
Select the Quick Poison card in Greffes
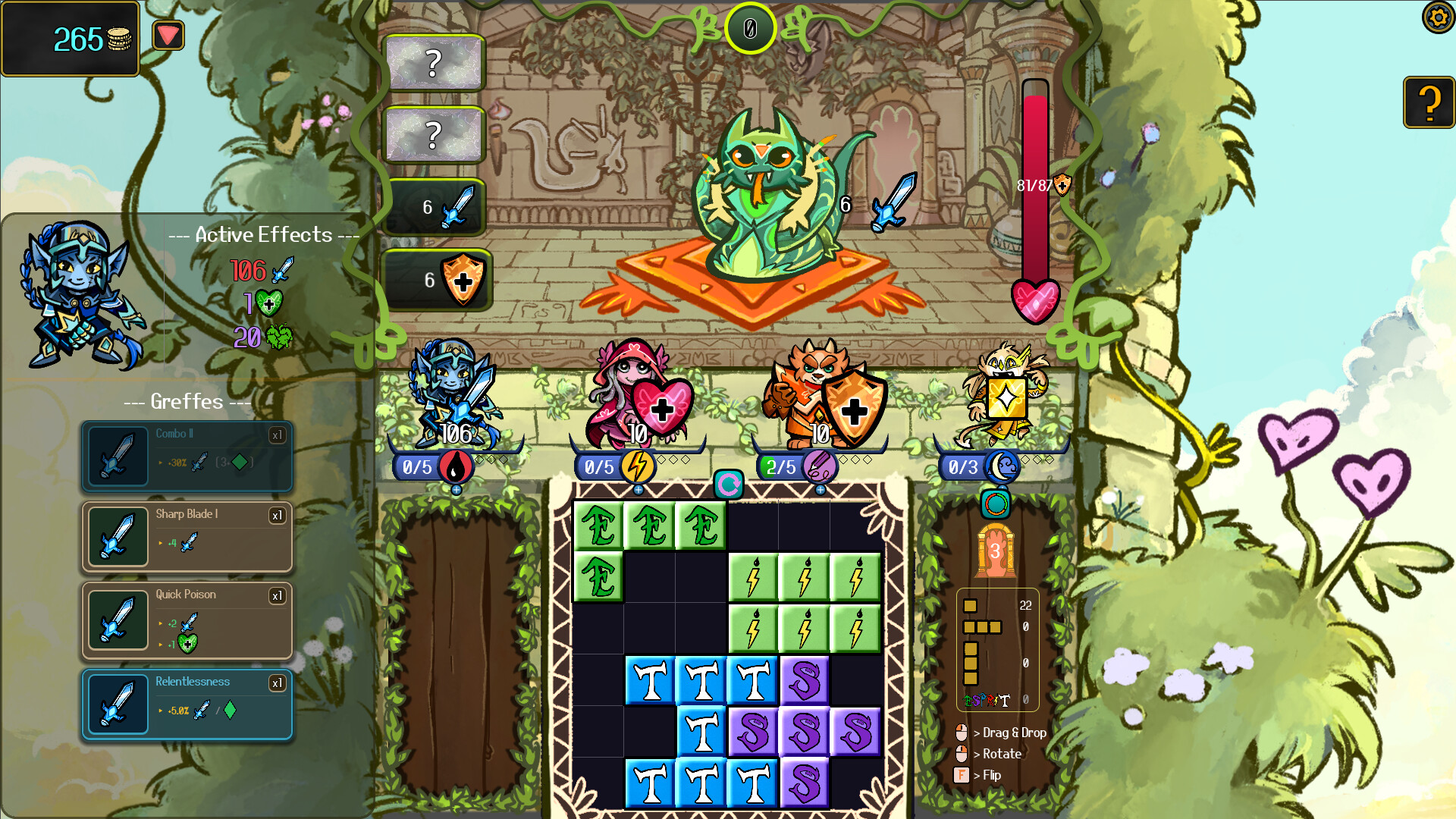click(x=187, y=620)
